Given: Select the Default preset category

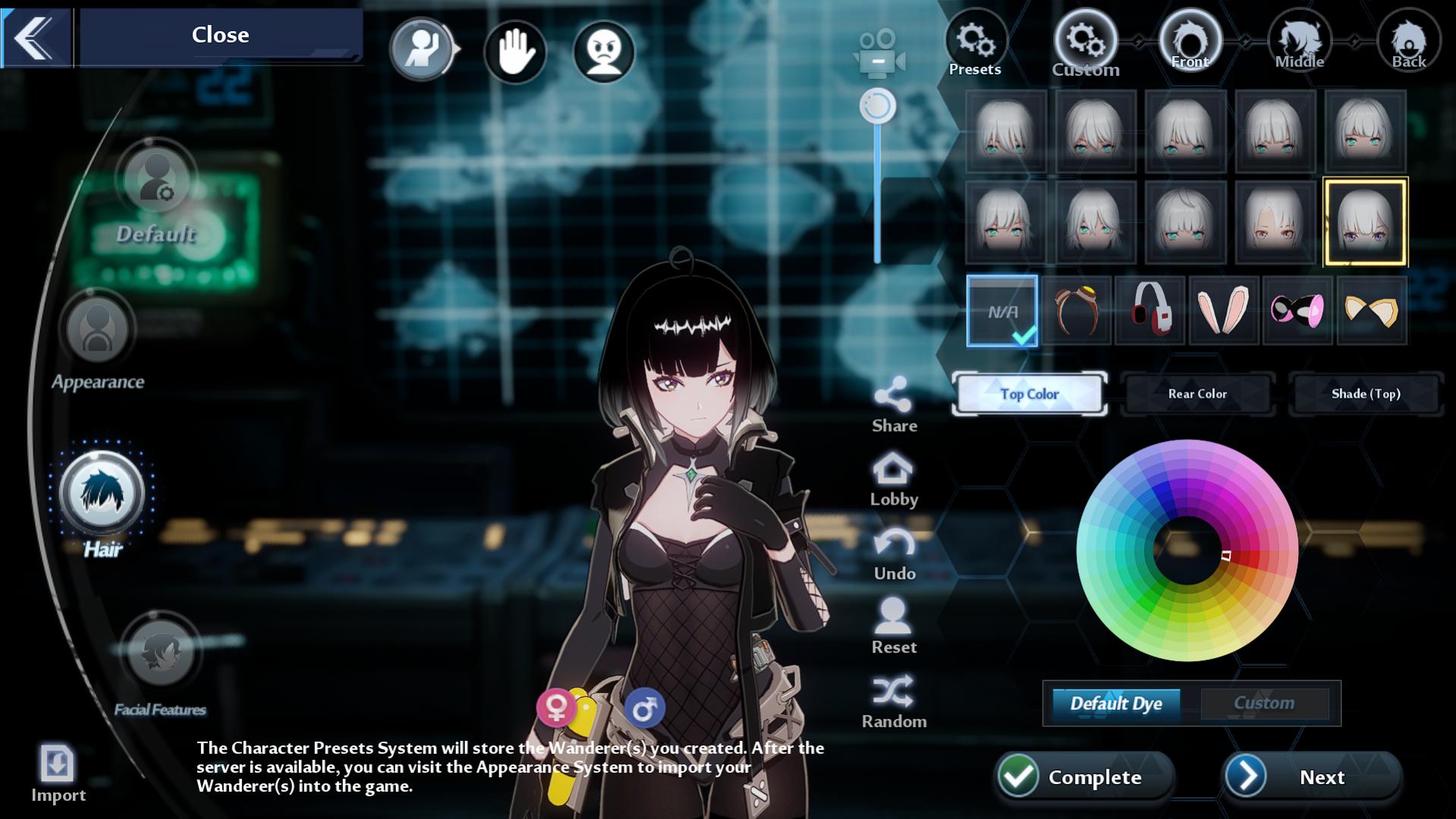Looking at the screenshot, I should pos(156,180).
